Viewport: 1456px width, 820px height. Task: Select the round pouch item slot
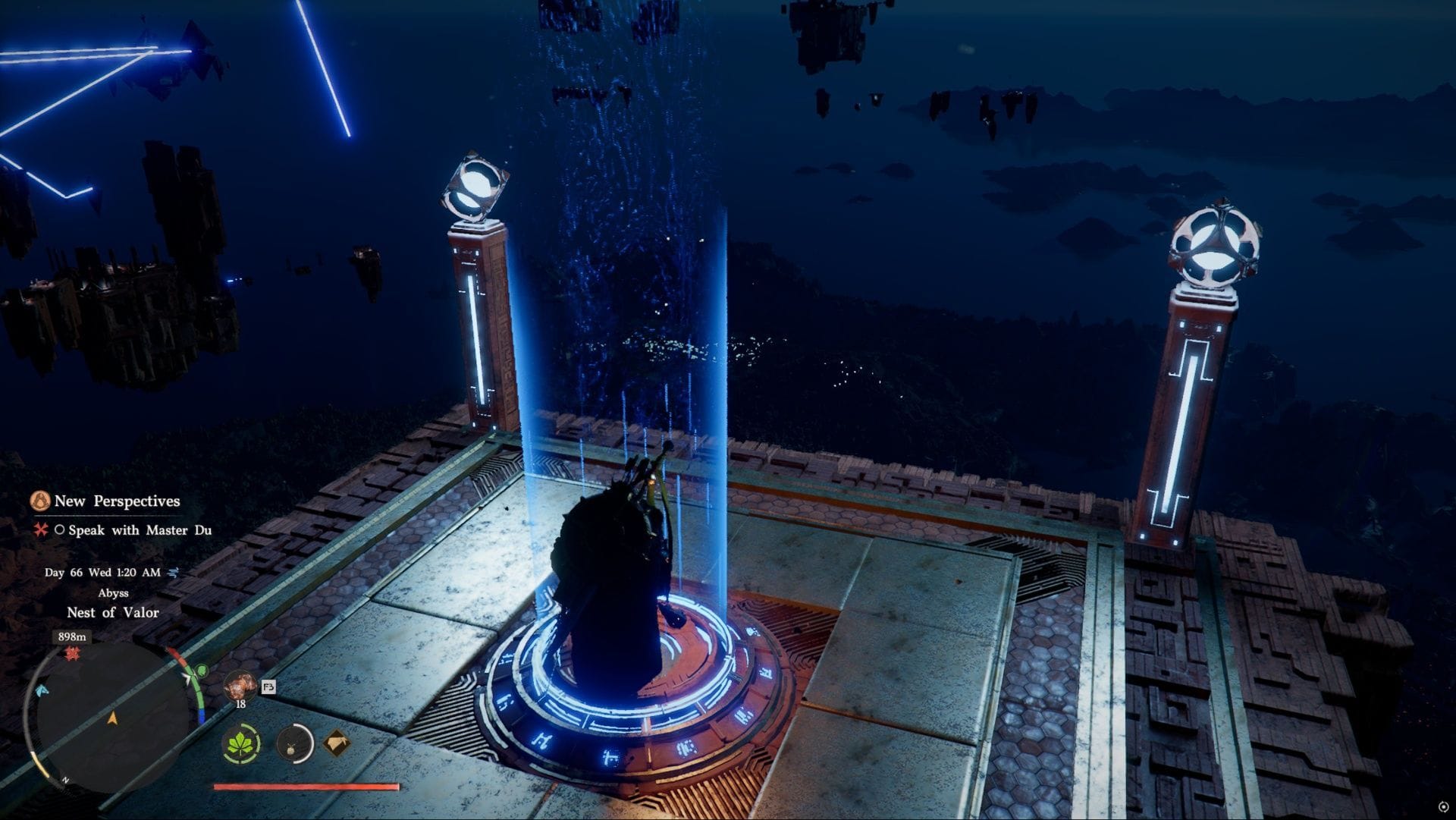(294, 743)
